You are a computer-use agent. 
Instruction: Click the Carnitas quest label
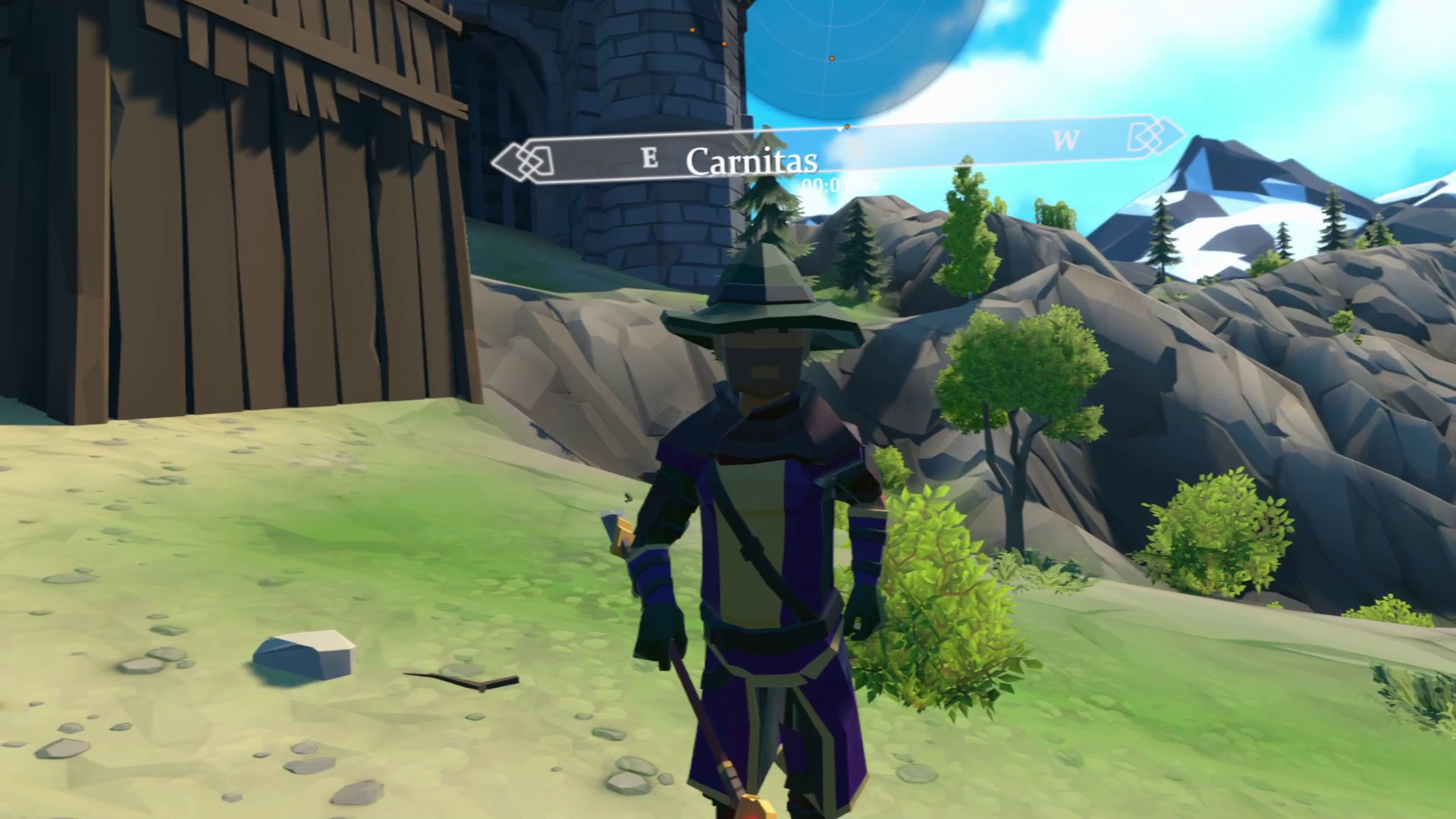pos(755,161)
